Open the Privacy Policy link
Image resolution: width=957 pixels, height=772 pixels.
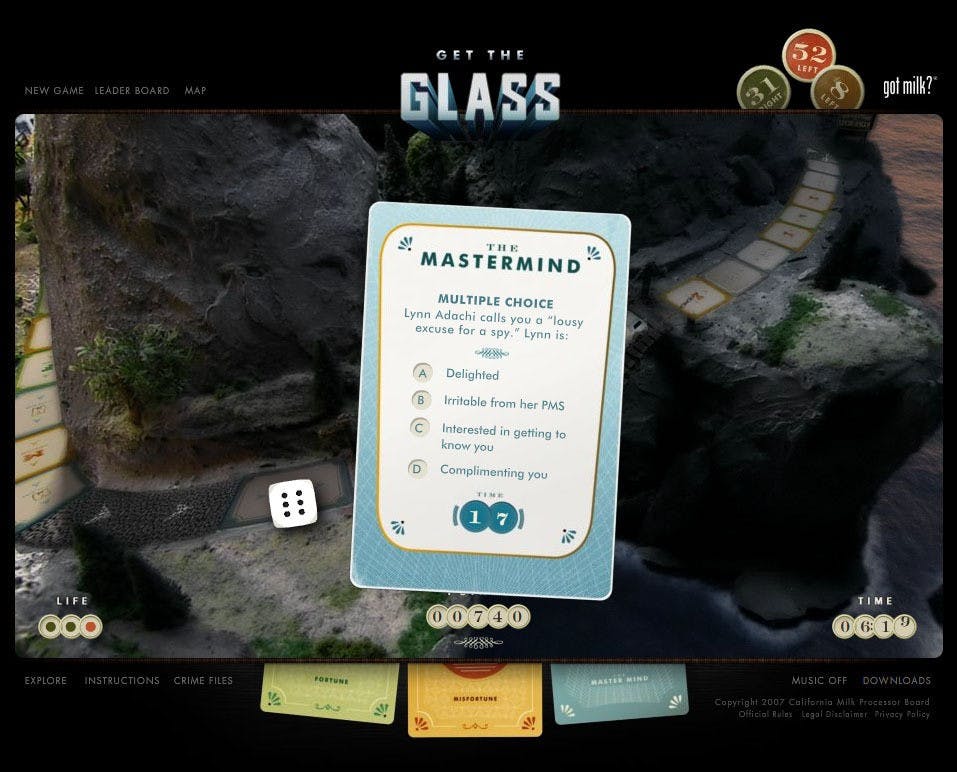902,715
